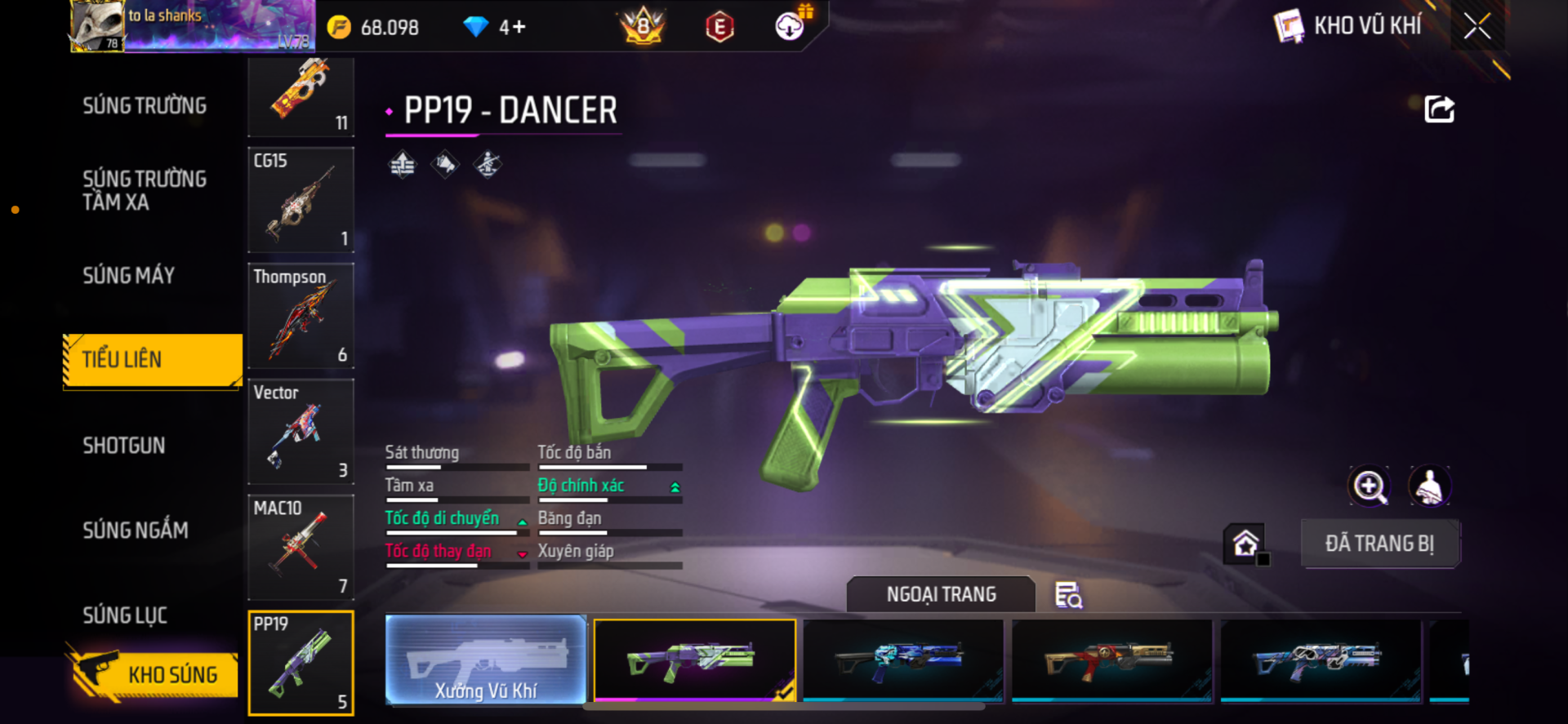Share the PP19 Dancer skin
This screenshot has height=724, width=1568.
[x=1439, y=109]
